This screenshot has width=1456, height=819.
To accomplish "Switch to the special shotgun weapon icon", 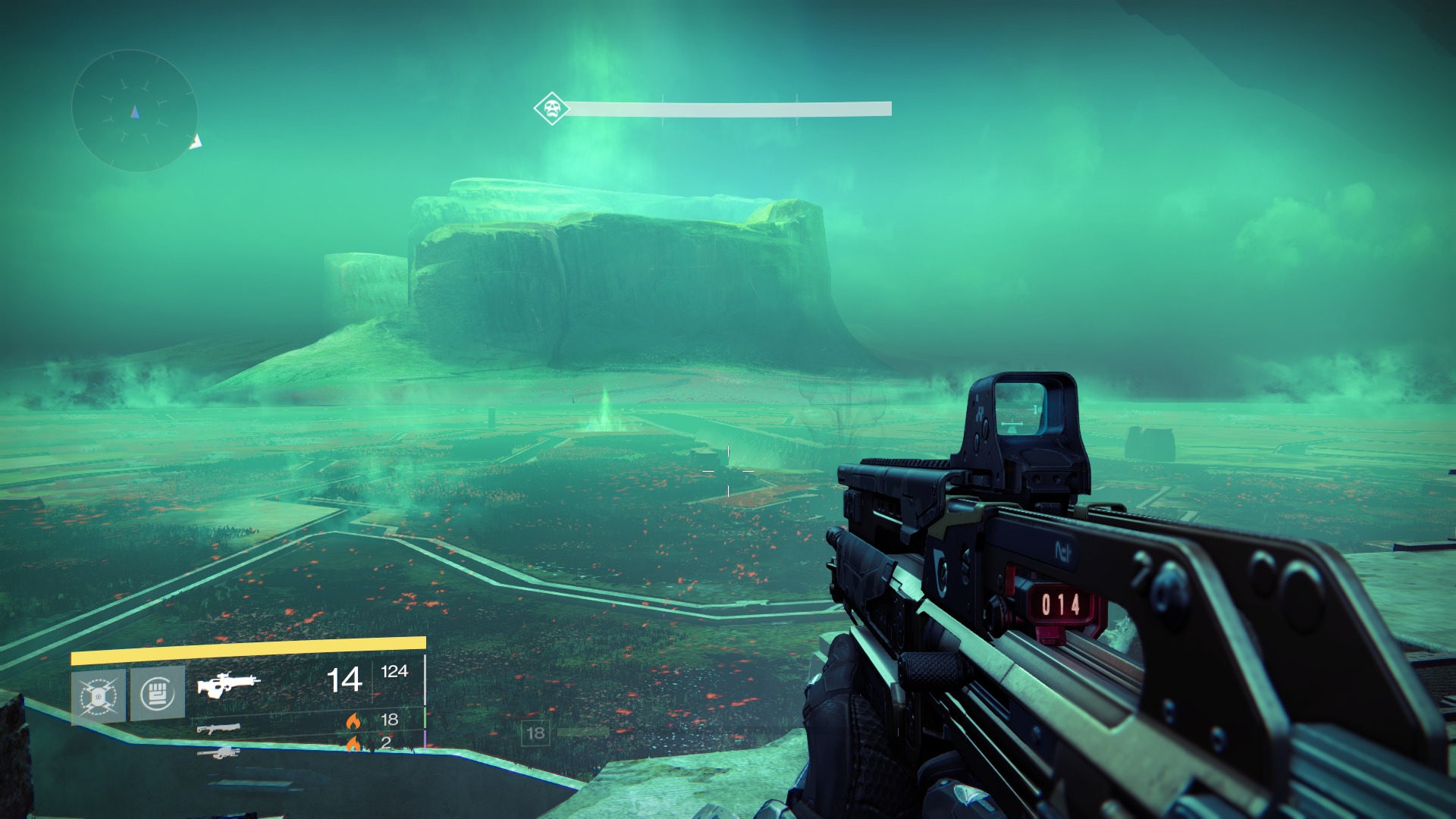I will (x=218, y=729).
